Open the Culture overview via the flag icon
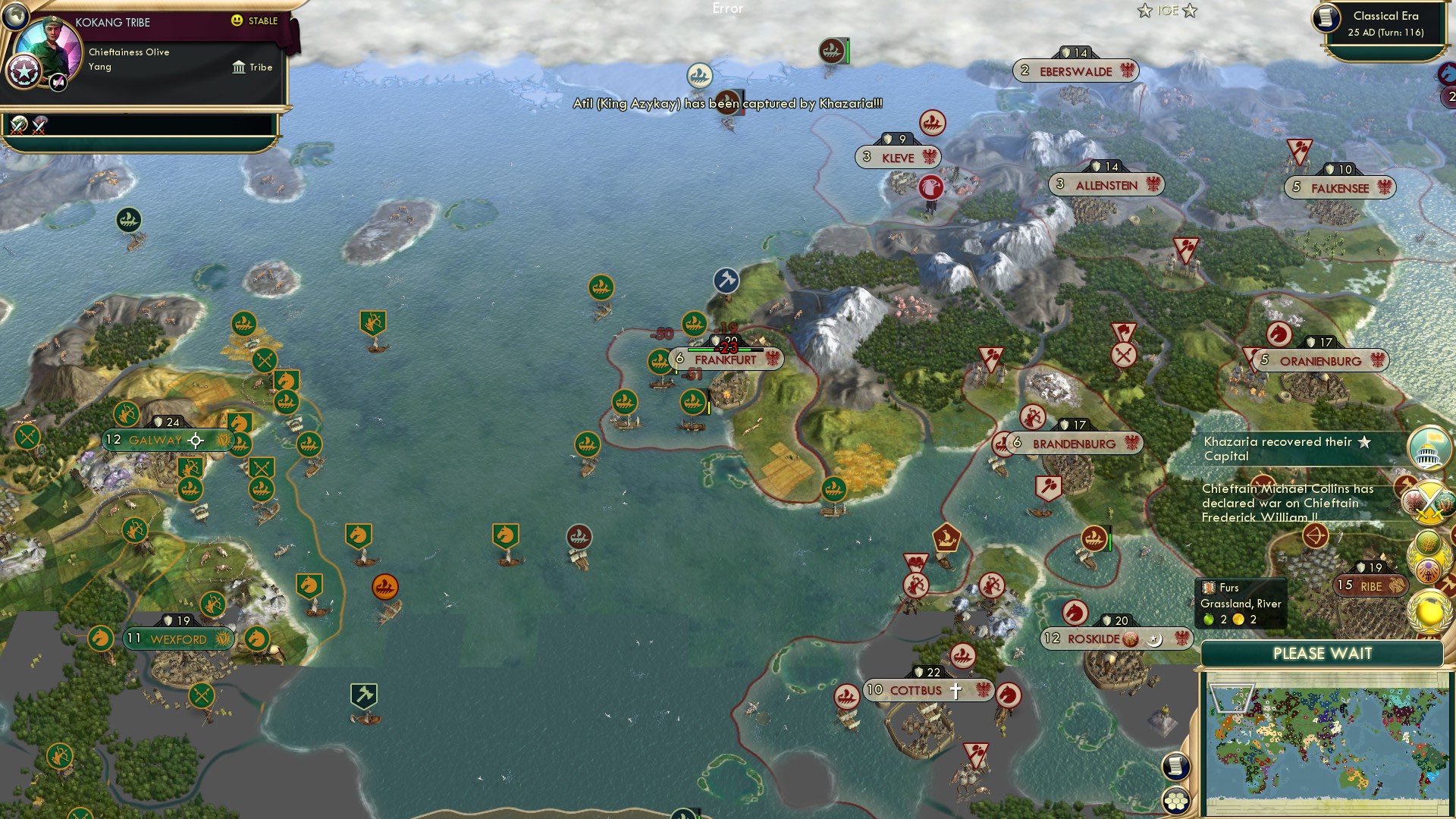 pos(1429,449)
